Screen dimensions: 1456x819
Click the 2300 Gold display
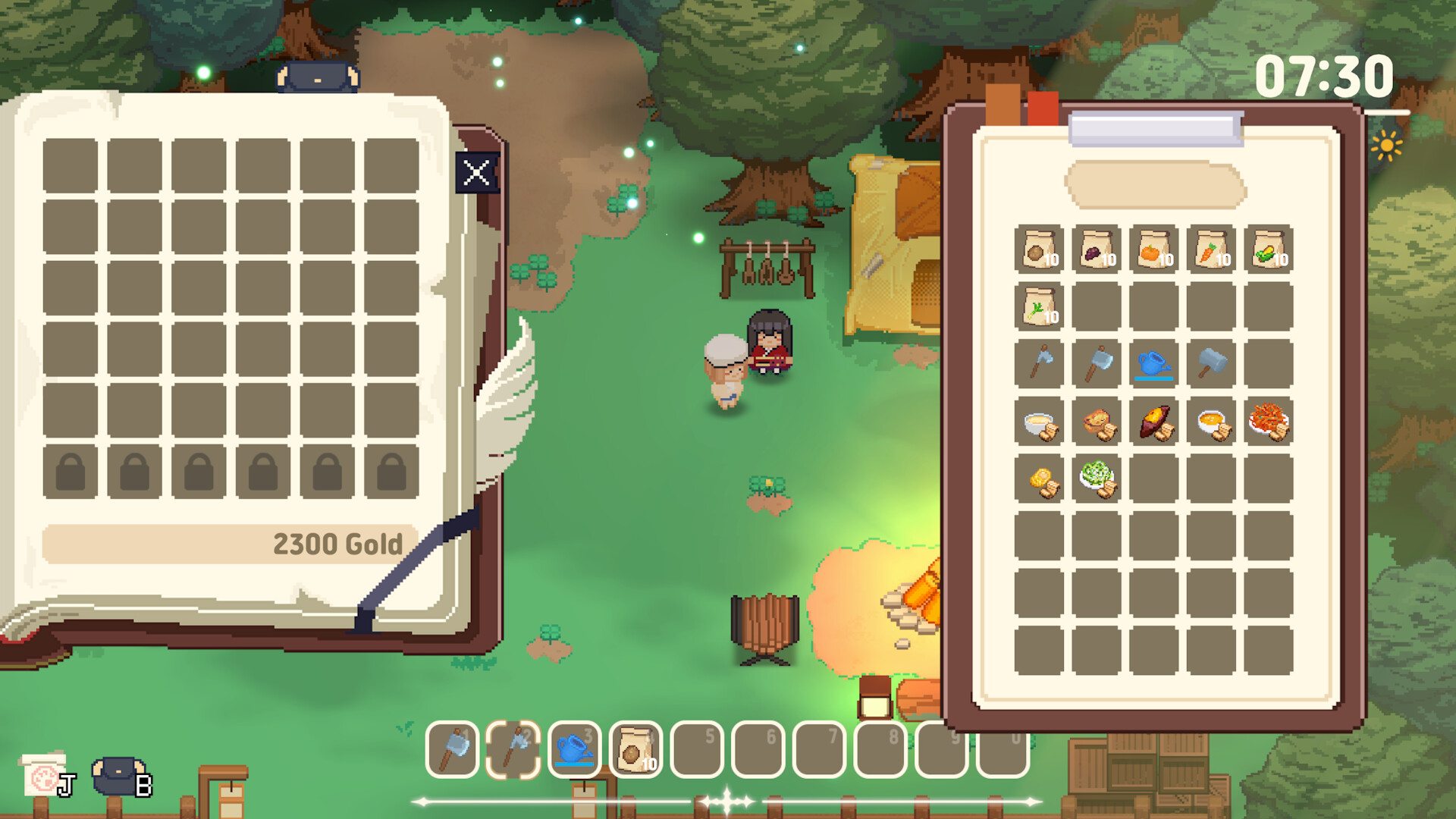coord(339,543)
